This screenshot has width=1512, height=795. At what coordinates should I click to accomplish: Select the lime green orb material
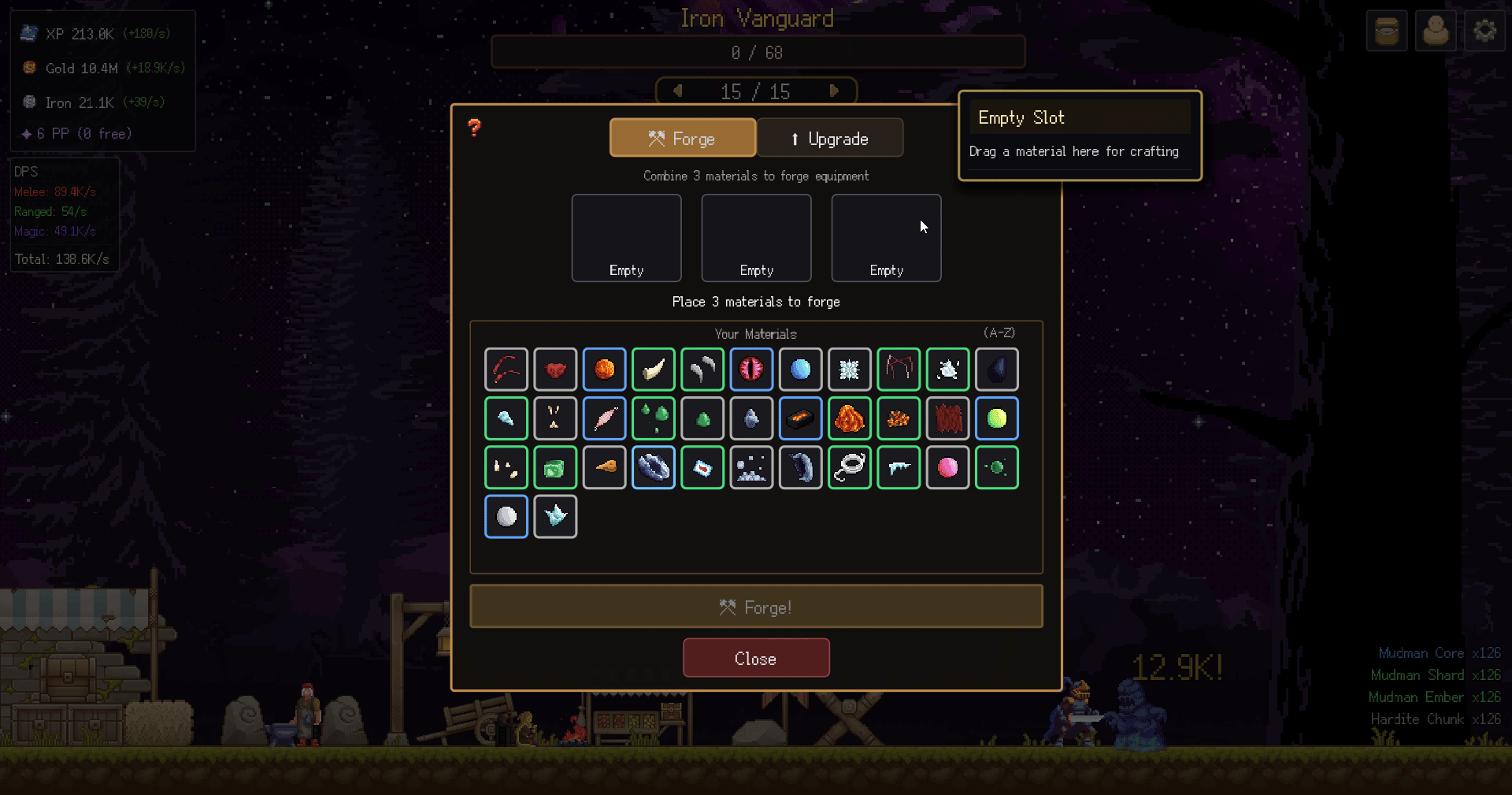pyautogui.click(x=996, y=418)
